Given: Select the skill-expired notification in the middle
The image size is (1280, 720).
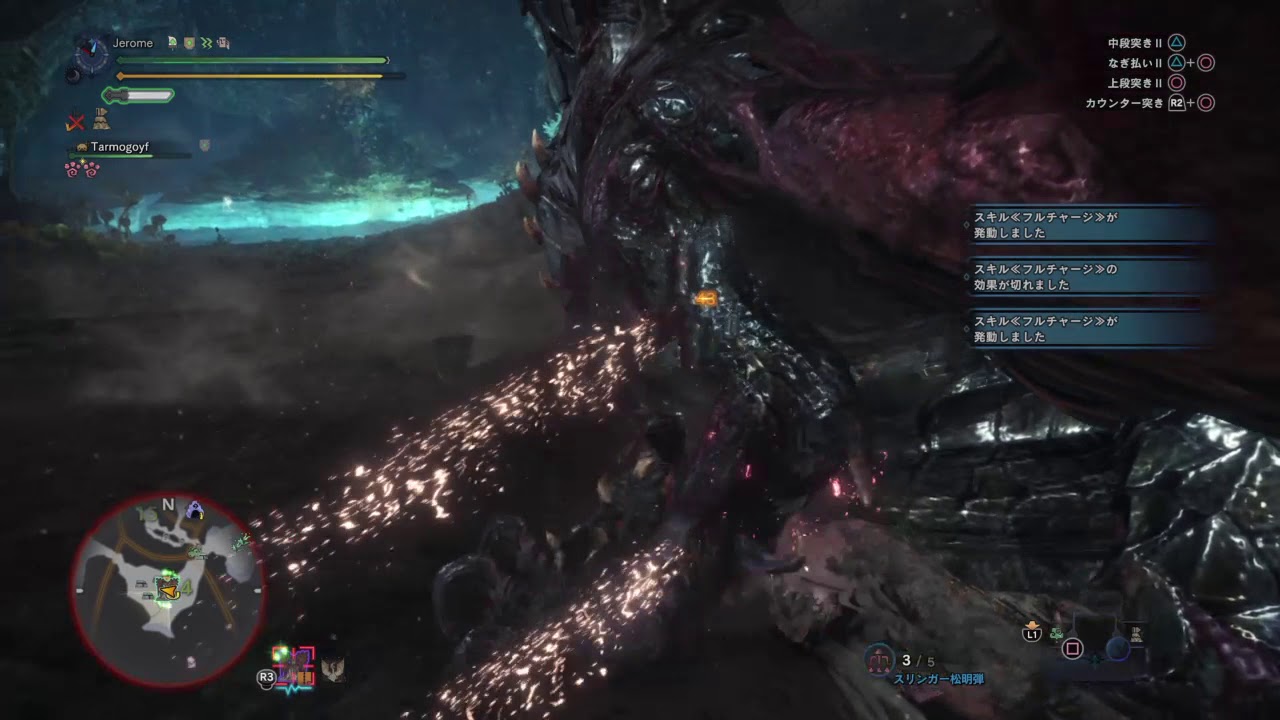Looking at the screenshot, I should (x=1092, y=277).
